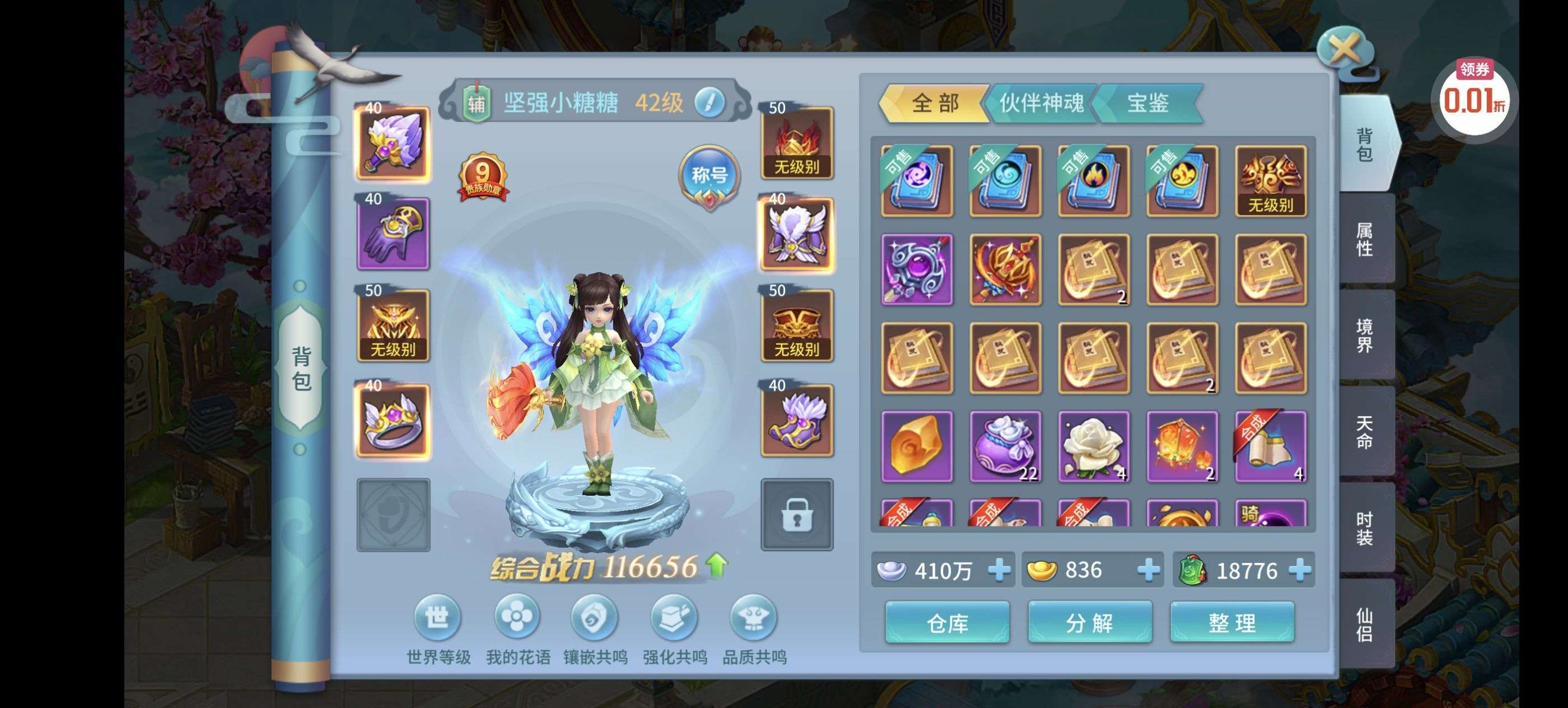Select the white rose item slot

point(1093,446)
